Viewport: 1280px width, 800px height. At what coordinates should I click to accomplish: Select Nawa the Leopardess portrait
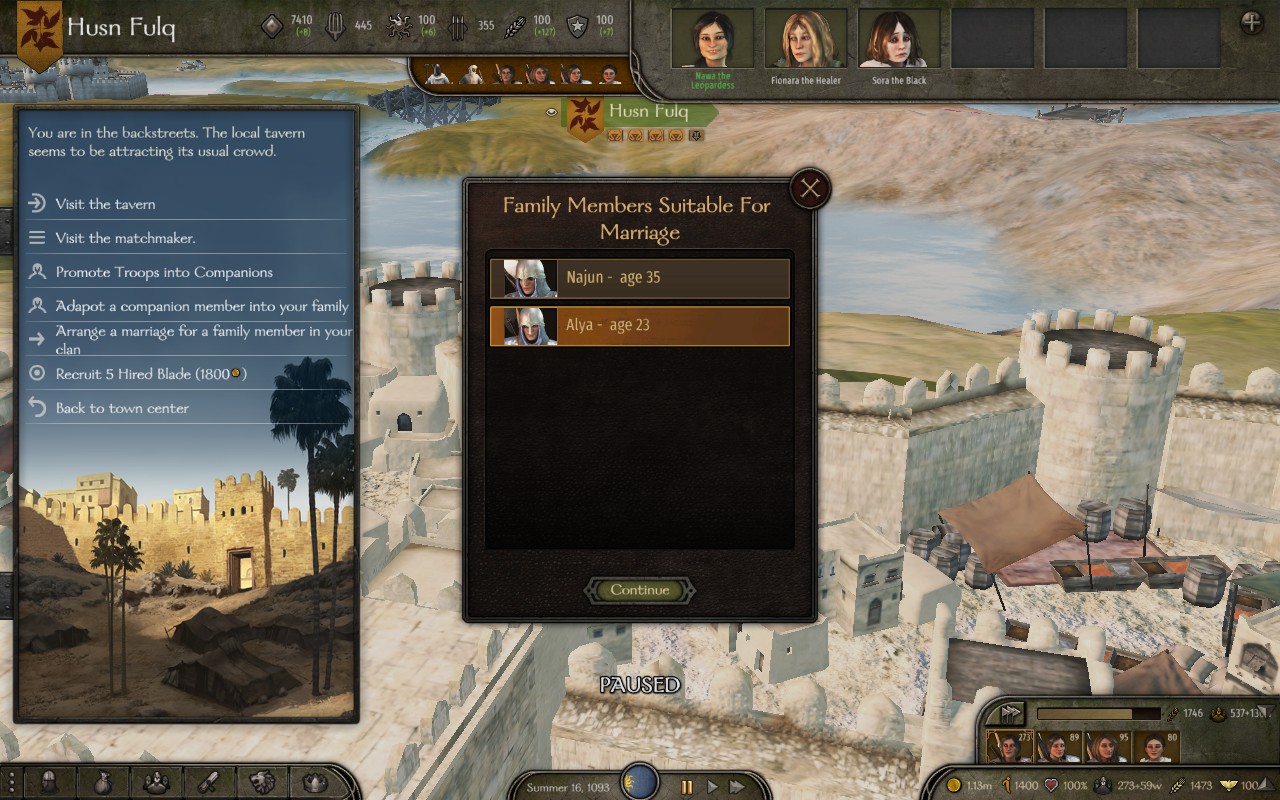[x=713, y=40]
